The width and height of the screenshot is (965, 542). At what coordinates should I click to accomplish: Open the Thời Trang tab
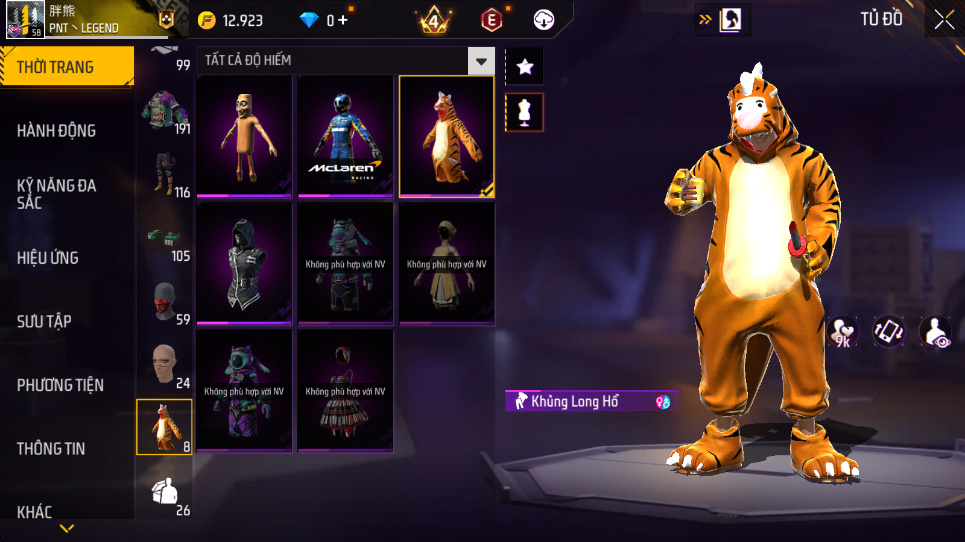pos(66,67)
